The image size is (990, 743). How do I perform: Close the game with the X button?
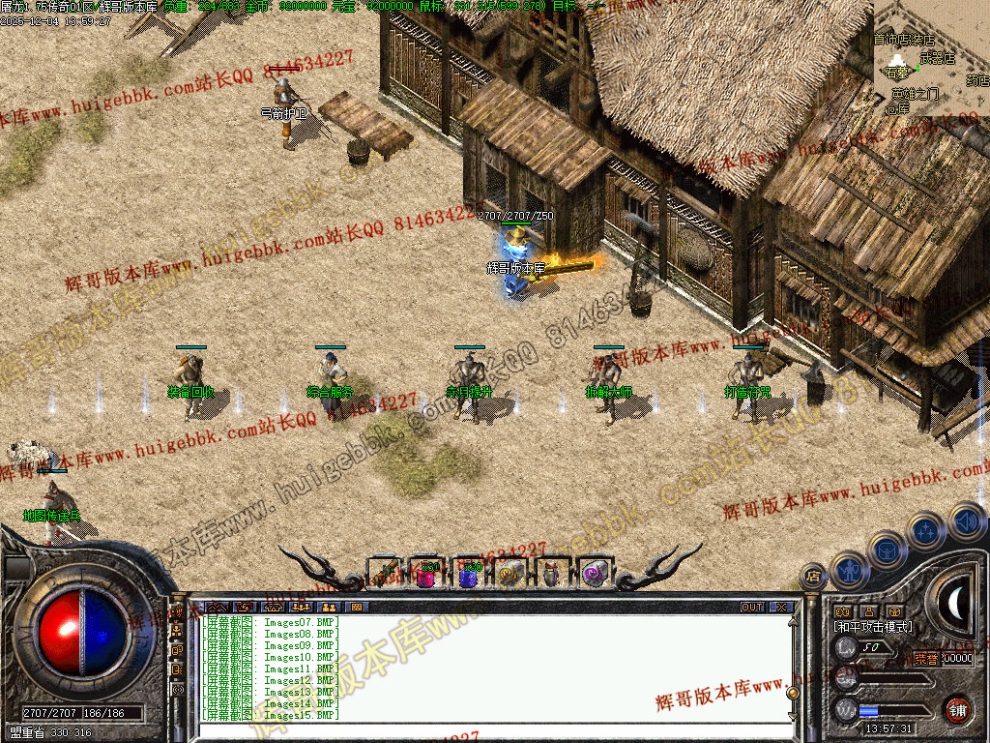click(780, 607)
